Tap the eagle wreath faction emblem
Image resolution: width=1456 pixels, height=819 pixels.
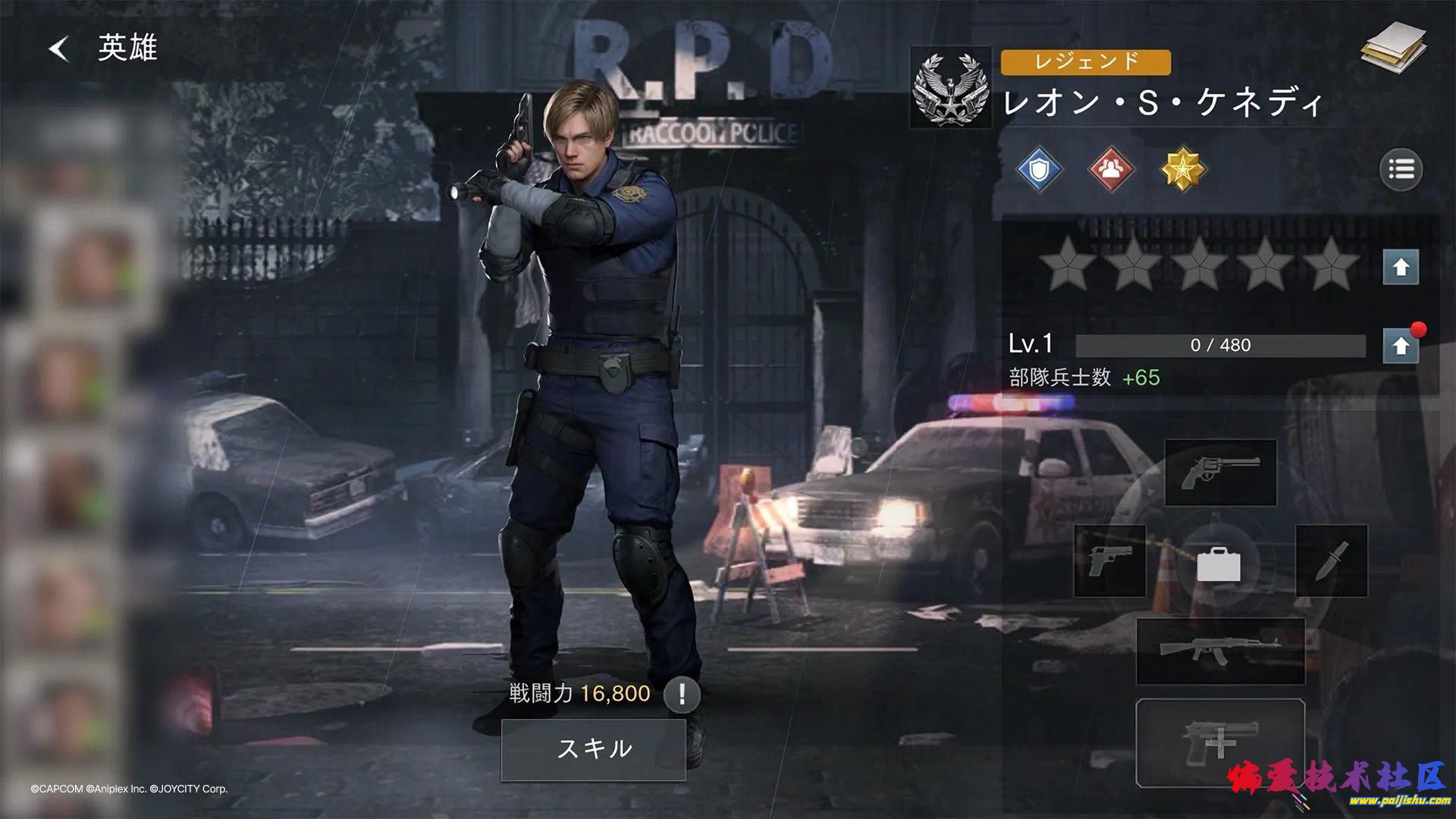point(951,87)
